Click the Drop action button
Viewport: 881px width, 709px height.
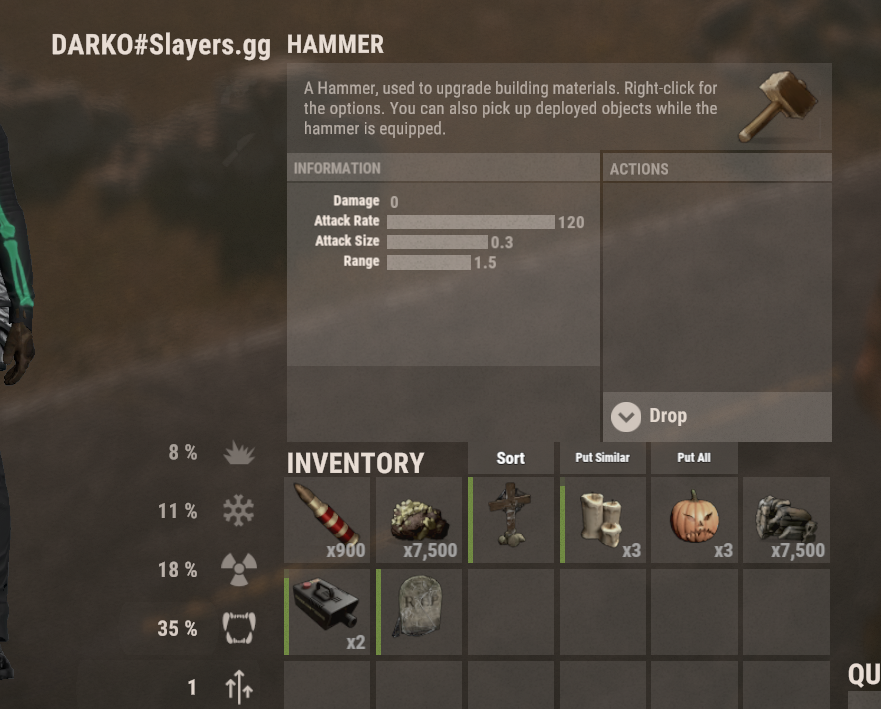716,416
